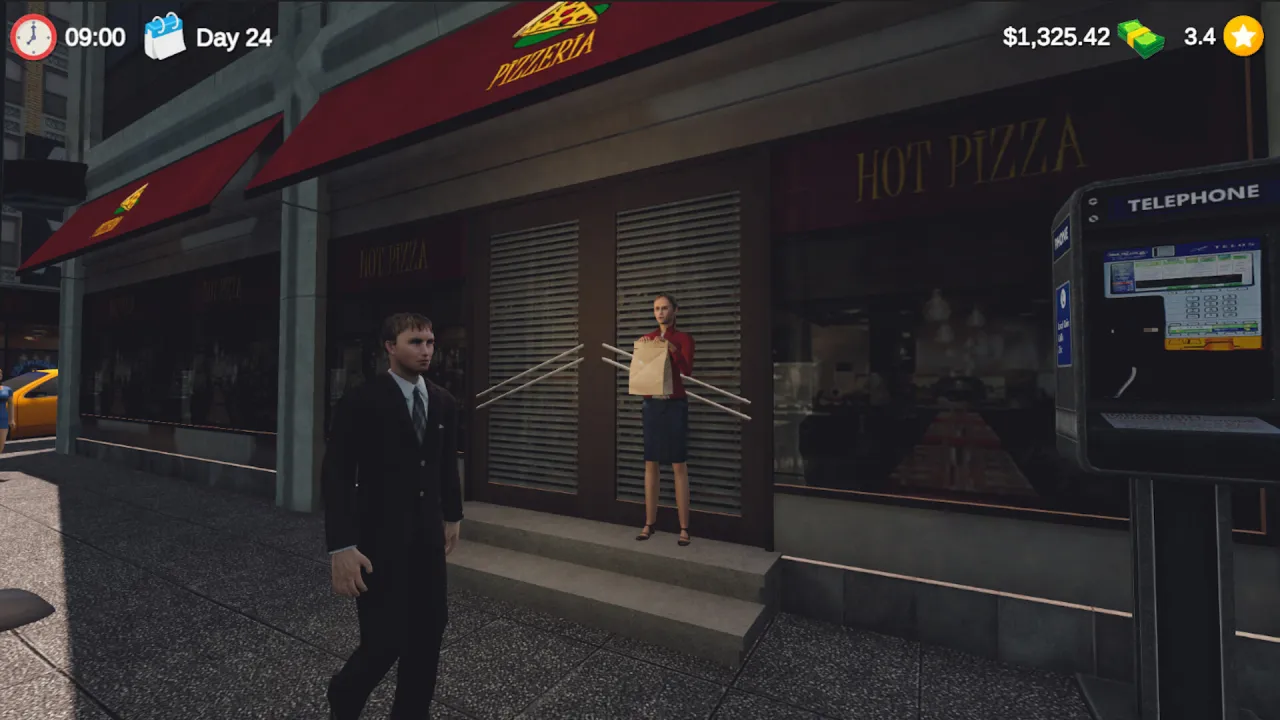This screenshot has height=720, width=1280.
Task: Click the 09:00 time display
Action: click(x=94, y=37)
